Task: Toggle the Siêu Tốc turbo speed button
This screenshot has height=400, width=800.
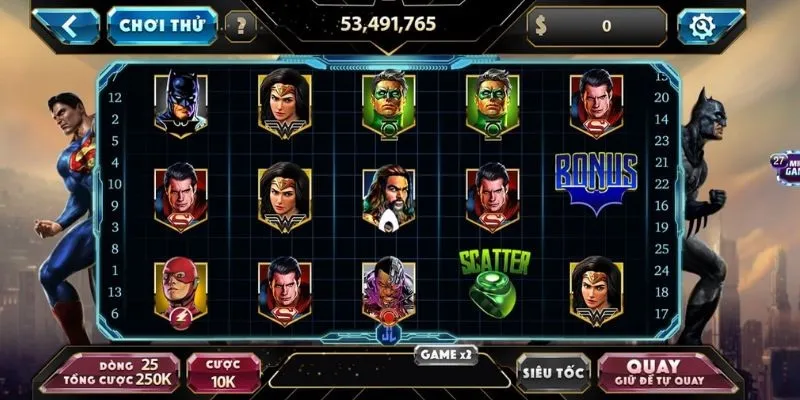Action: (551, 372)
